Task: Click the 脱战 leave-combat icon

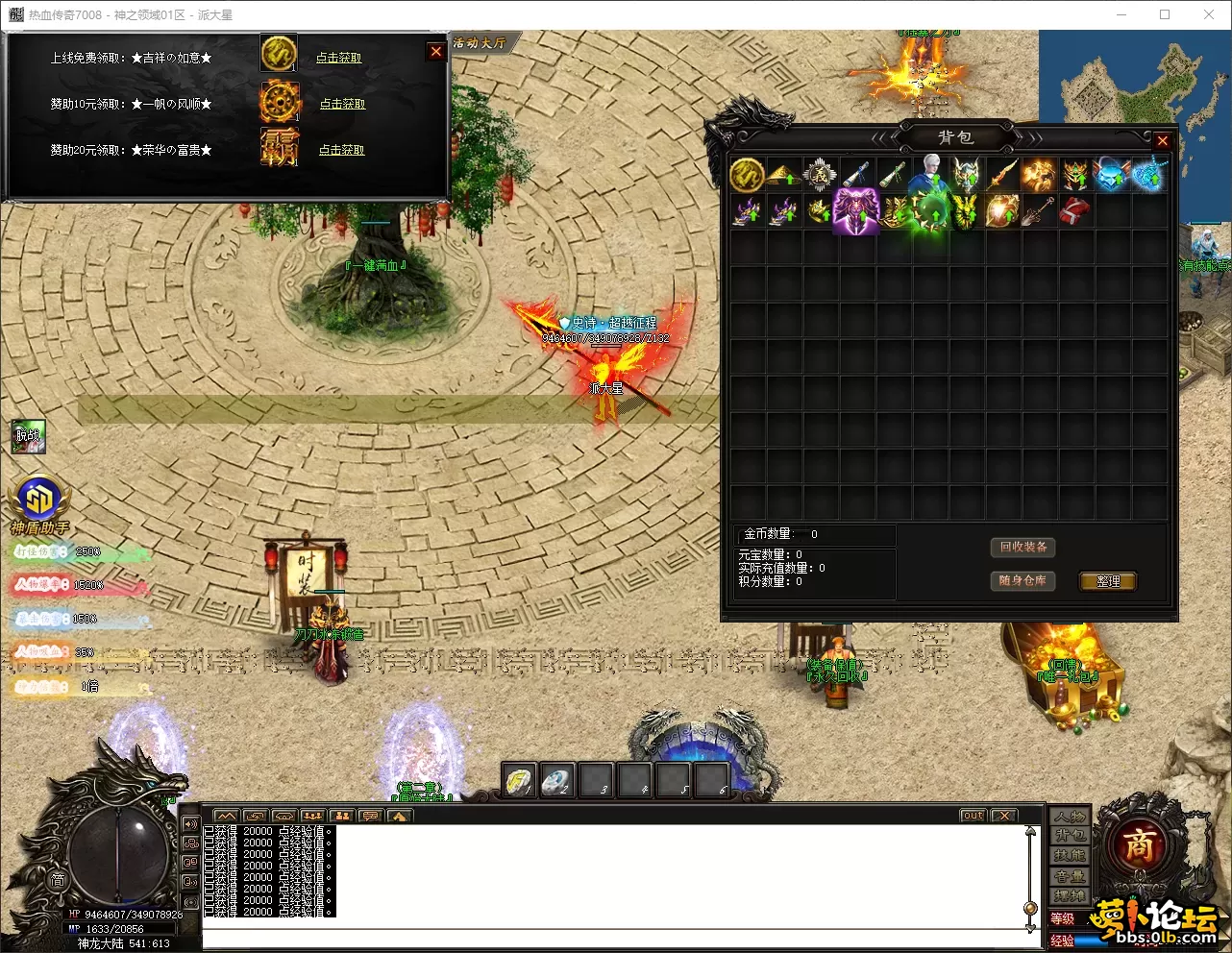Action: tap(28, 436)
